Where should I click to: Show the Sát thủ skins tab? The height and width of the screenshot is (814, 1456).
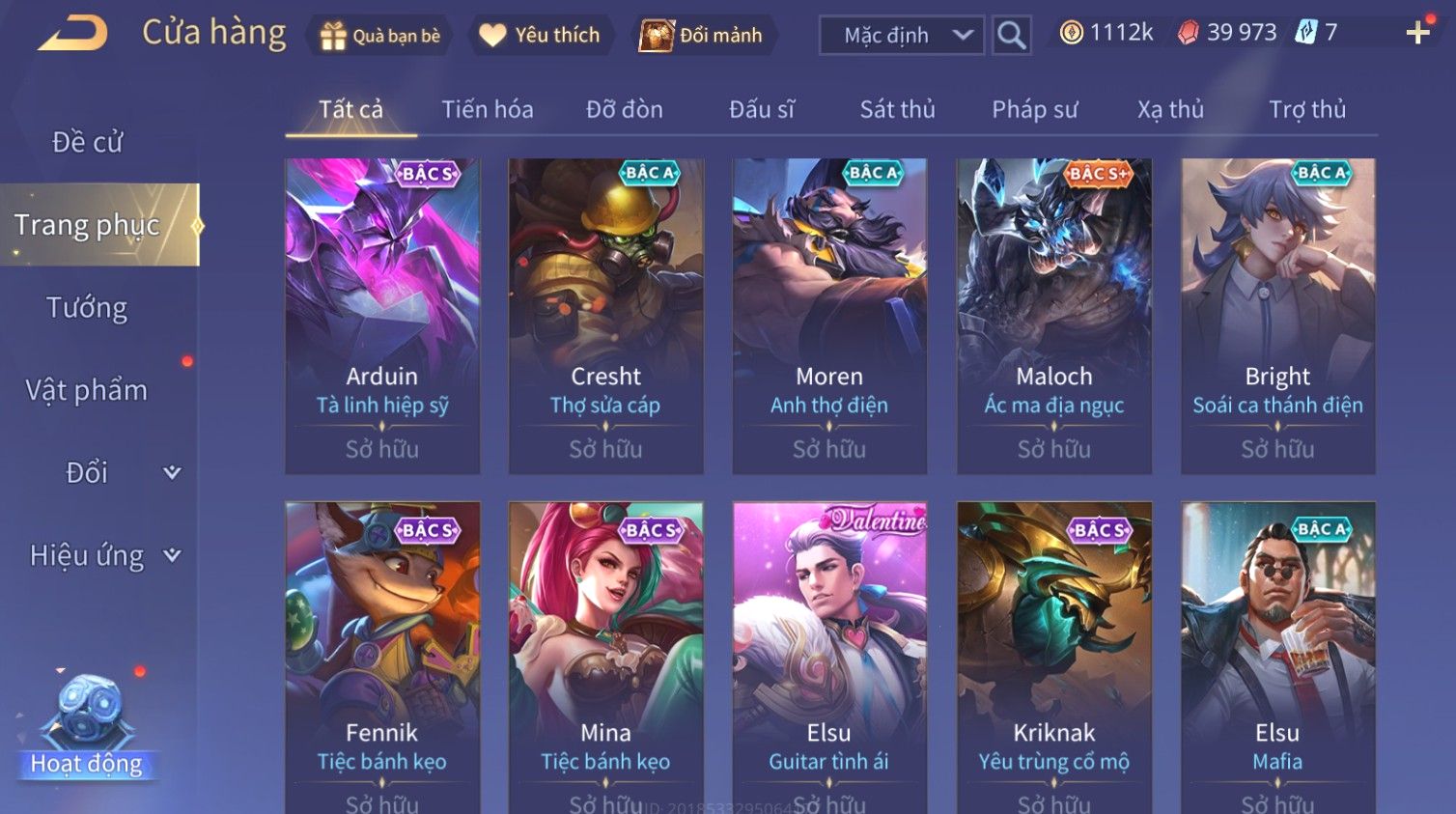click(898, 110)
